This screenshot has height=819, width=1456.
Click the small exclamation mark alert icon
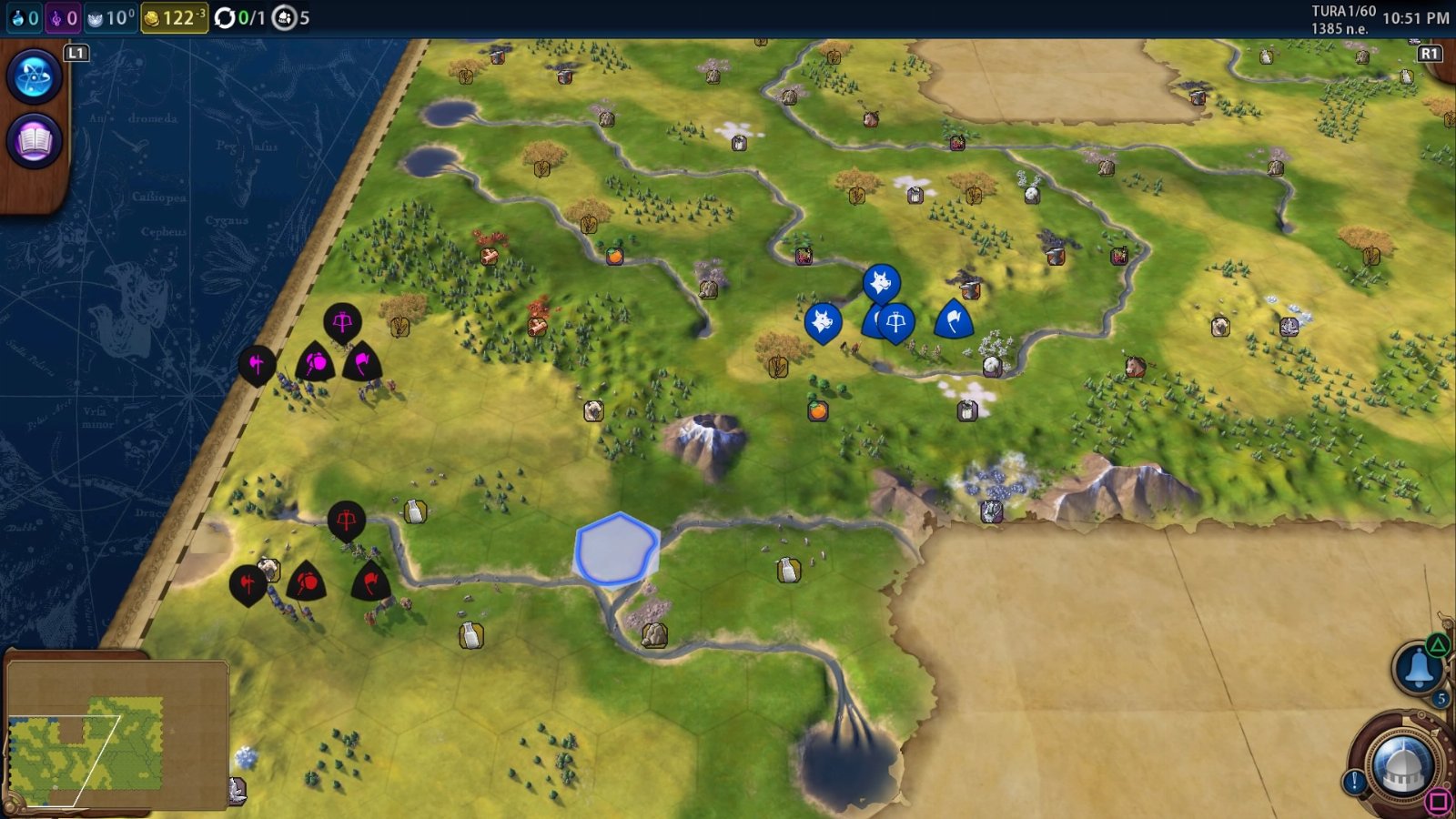(x=1354, y=781)
